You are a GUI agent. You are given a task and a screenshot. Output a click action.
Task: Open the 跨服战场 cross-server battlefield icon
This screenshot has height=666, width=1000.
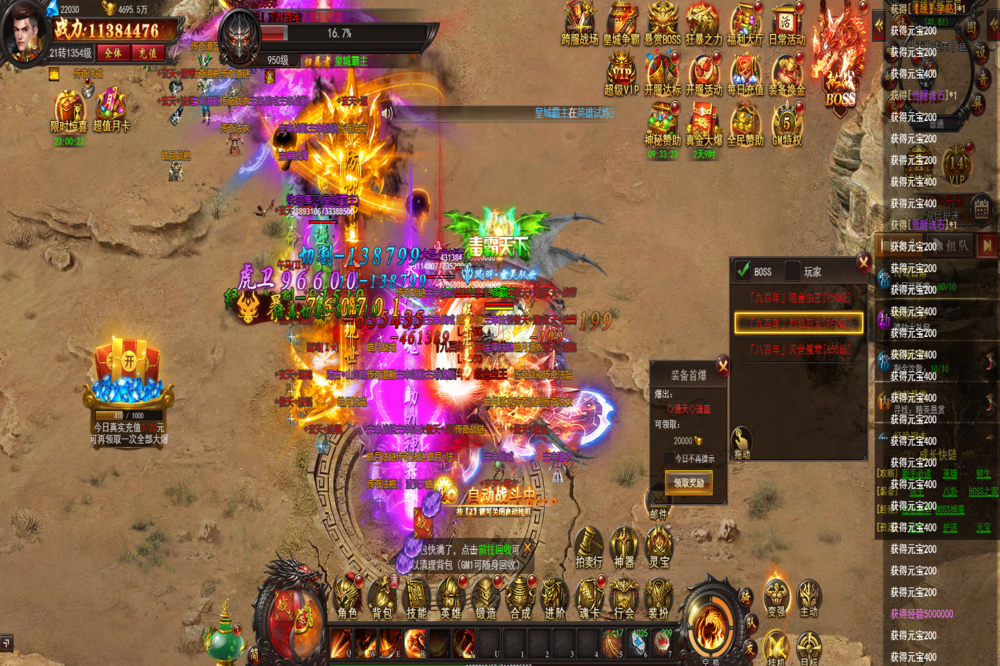pyautogui.click(x=579, y=21)
